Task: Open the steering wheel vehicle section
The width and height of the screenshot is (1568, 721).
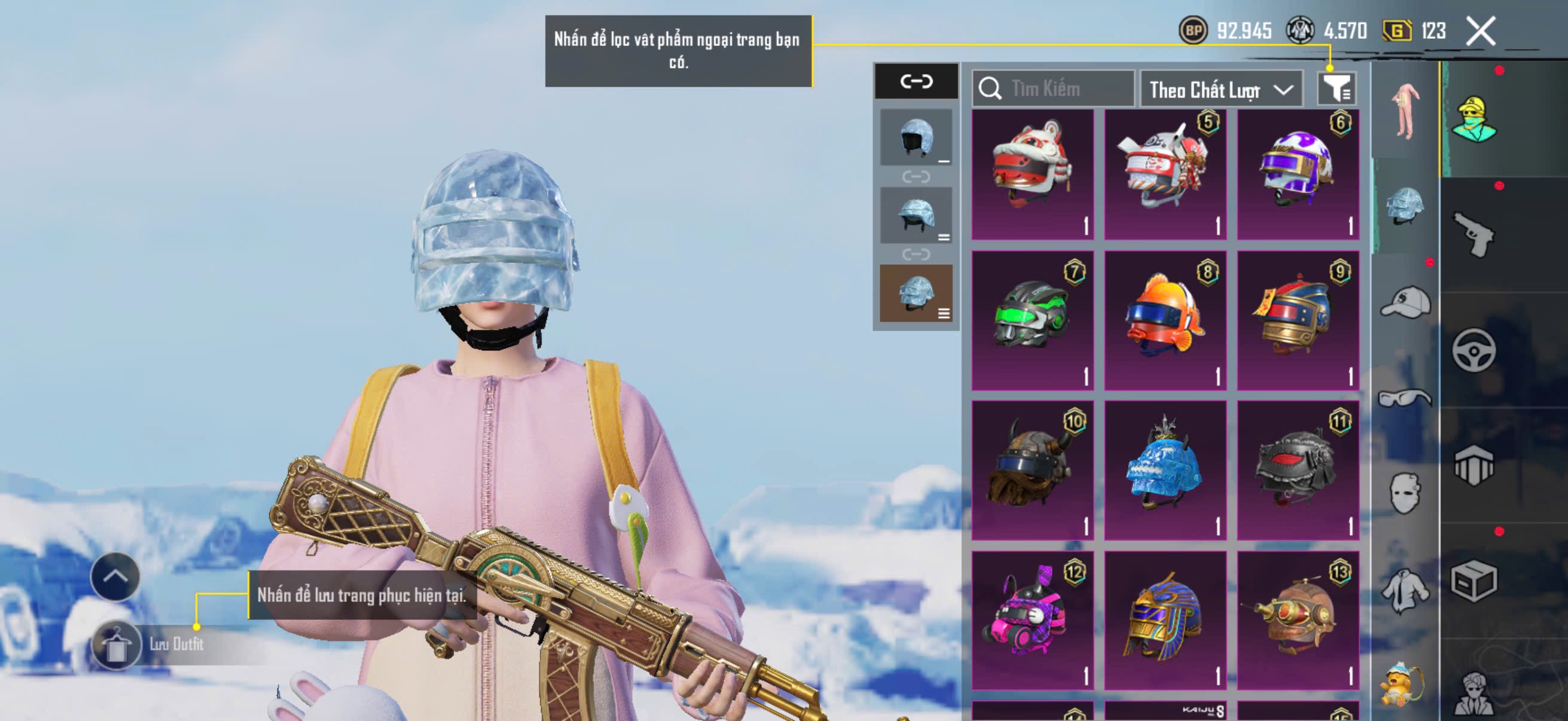Action: 1473,350
